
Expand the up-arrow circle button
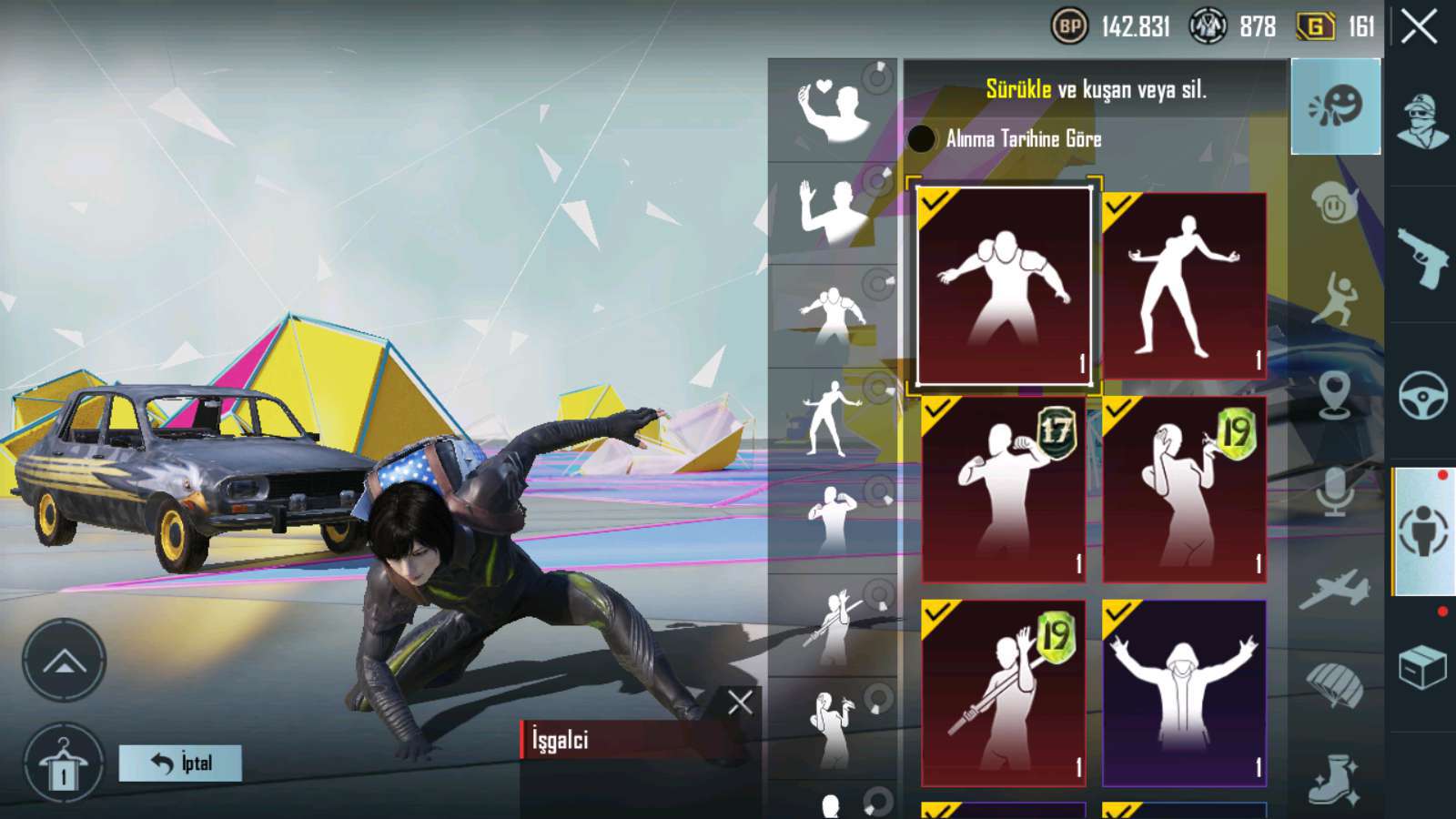pyautogui.click(x=64, y=662)
